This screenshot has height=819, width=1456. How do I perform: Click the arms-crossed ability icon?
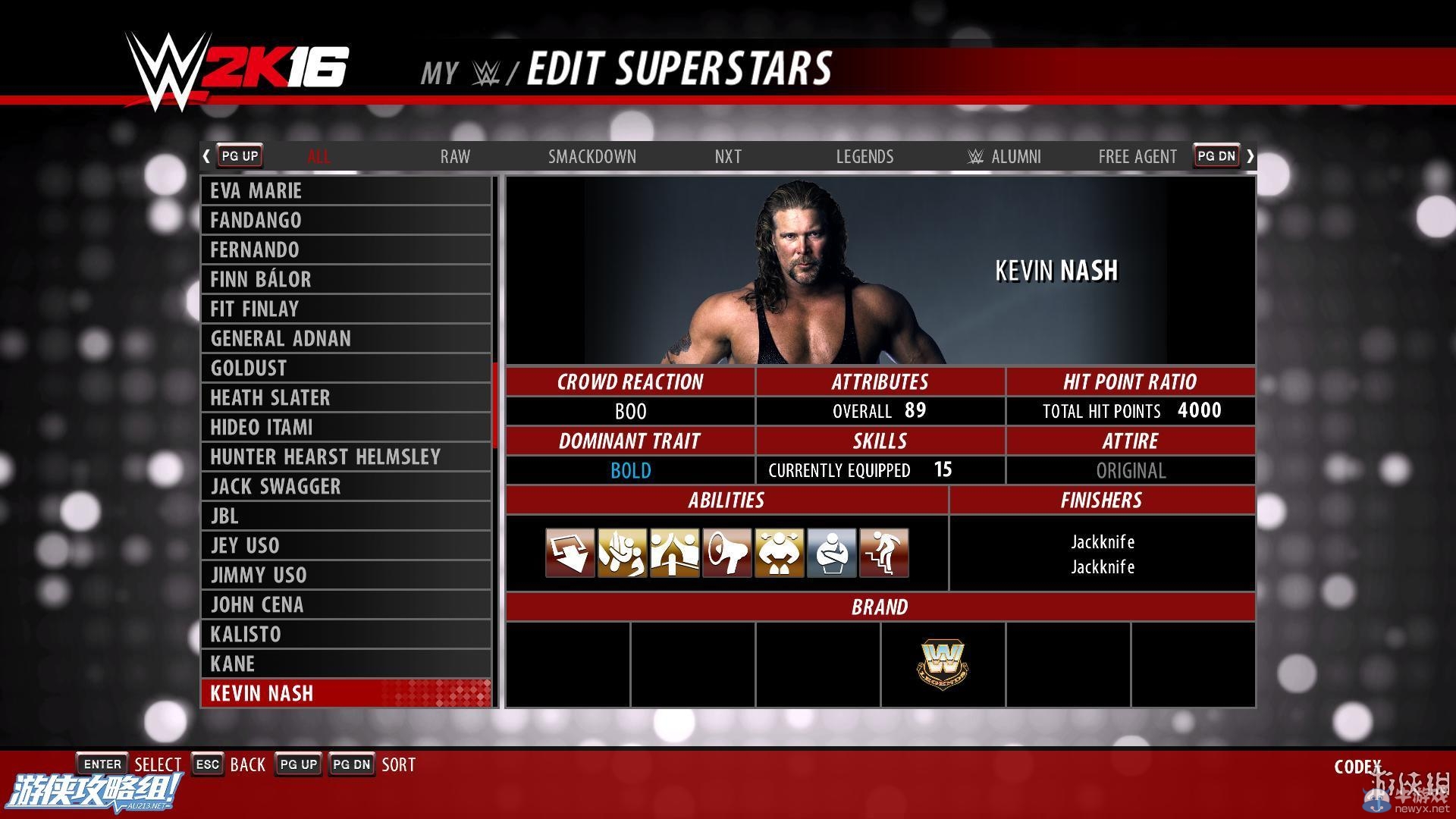tap(831, 552)
